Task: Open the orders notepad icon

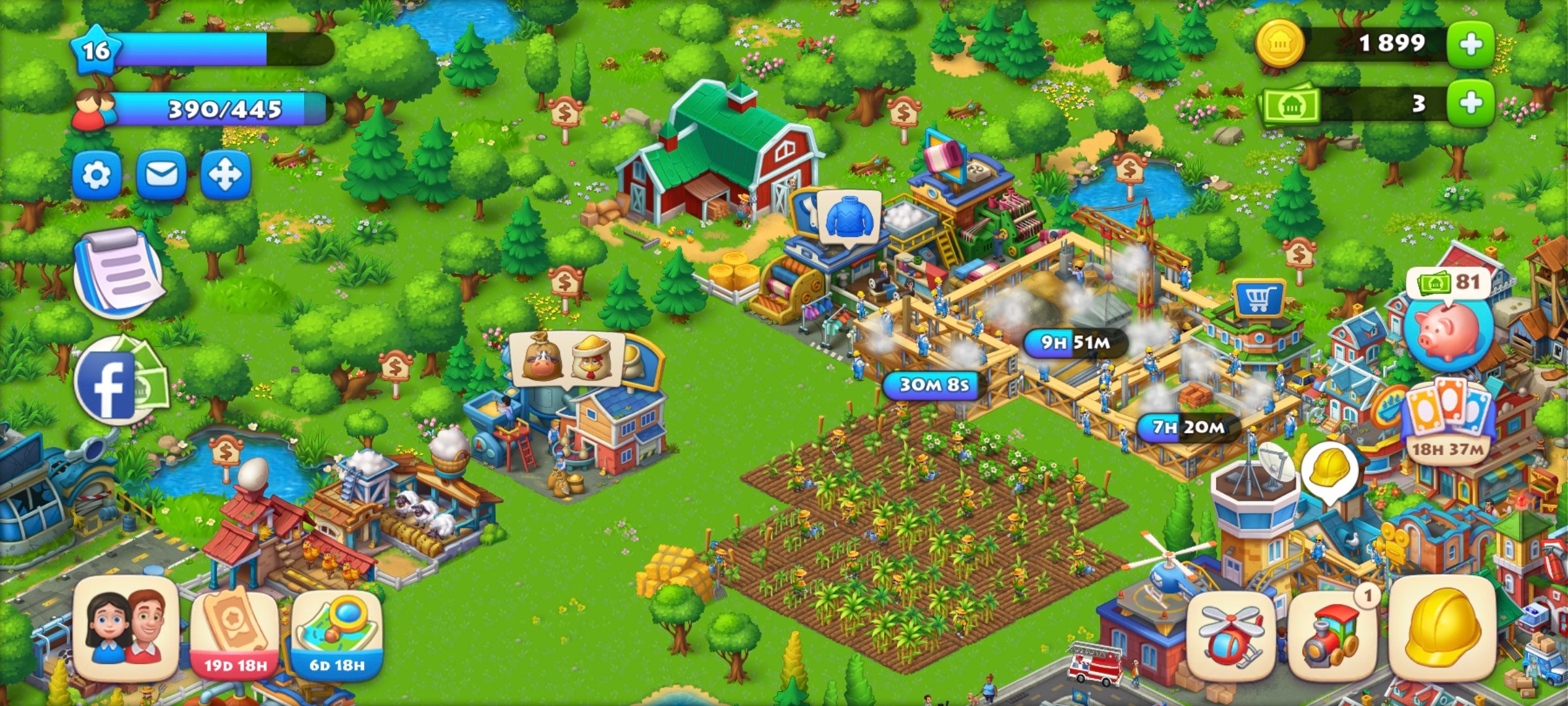Action: click(x=119, y=272)
